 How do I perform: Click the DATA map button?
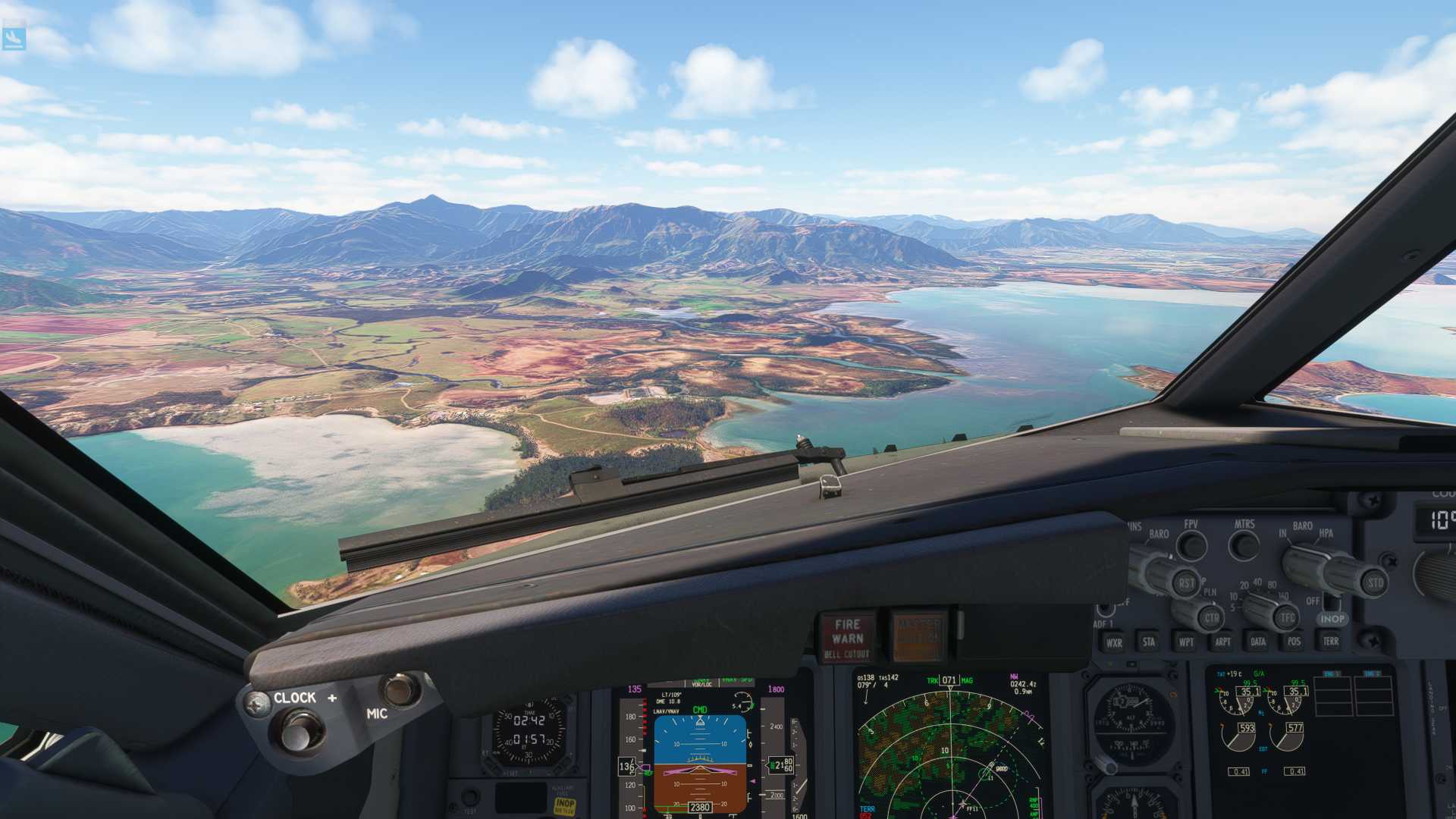pos(1258,642)
